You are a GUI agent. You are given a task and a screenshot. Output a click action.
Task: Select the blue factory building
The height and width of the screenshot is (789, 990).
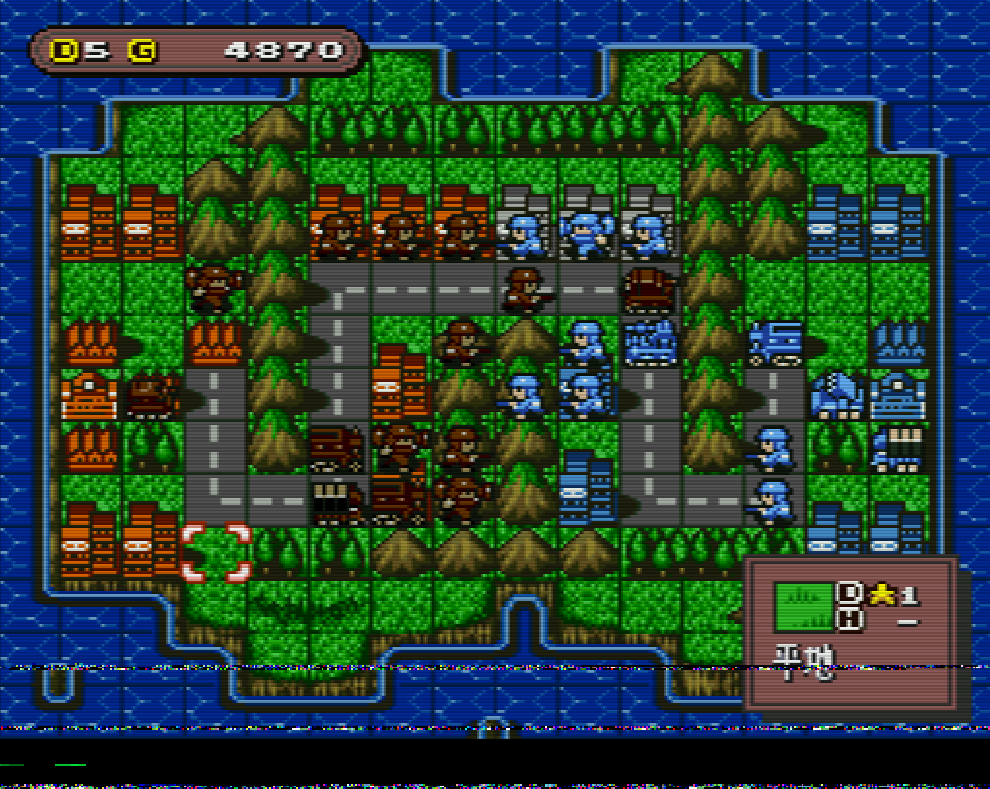tap(898, 341)
